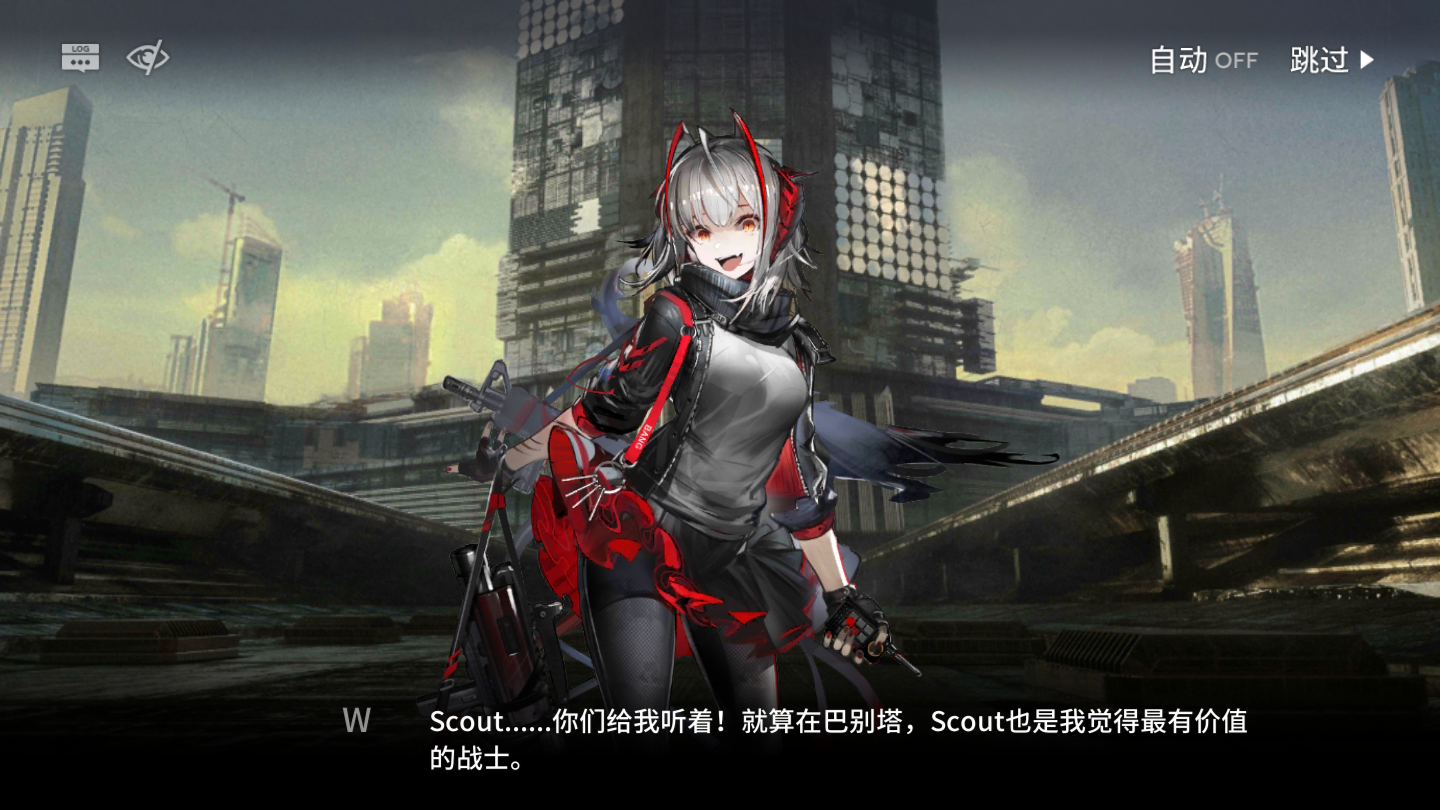Open conversation log via top-left icon
This screenshot has height=810, width=1440.
click(80, 57)
